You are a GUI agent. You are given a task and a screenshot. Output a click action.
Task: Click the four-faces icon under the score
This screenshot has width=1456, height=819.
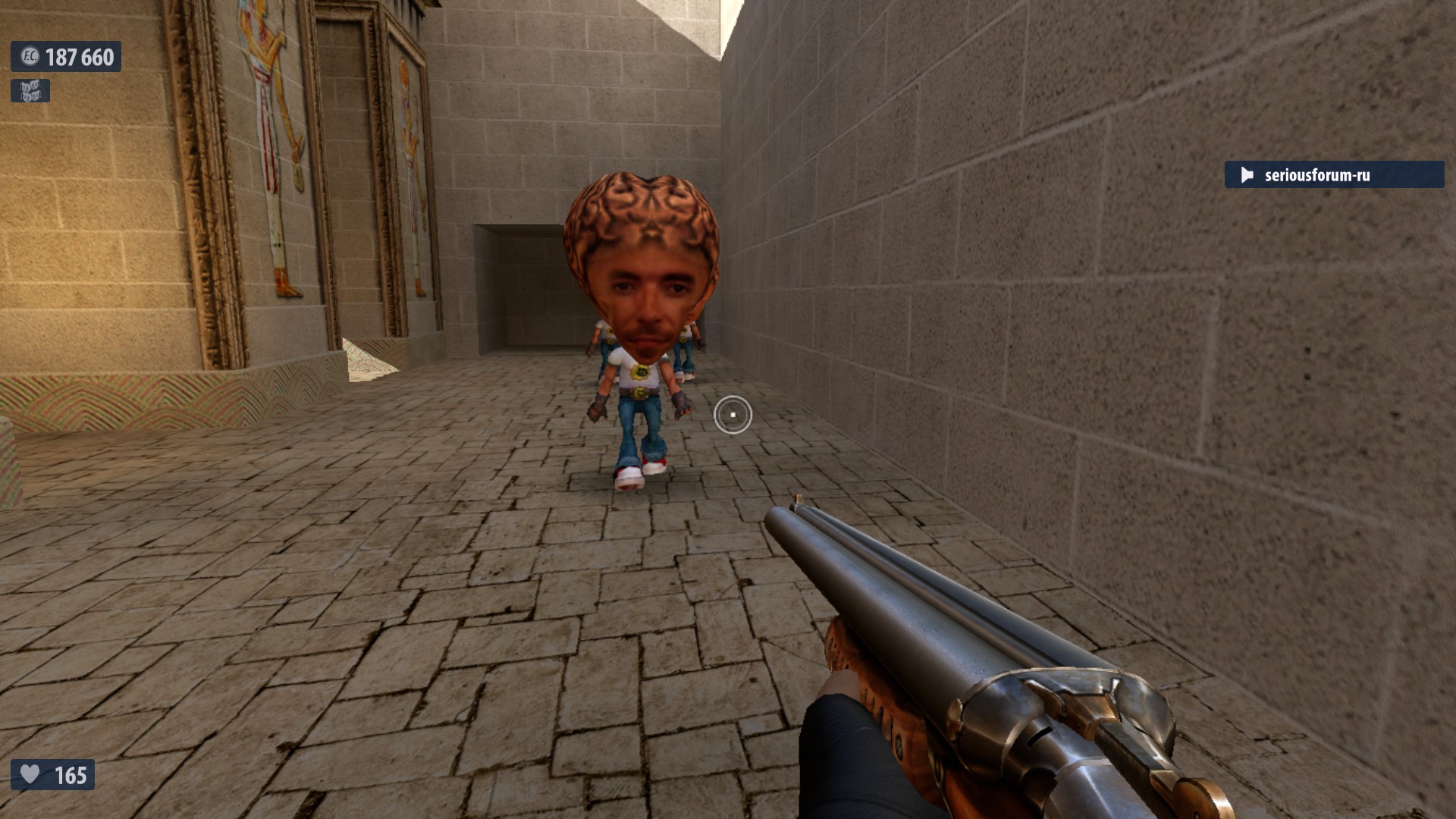(30, 91)
